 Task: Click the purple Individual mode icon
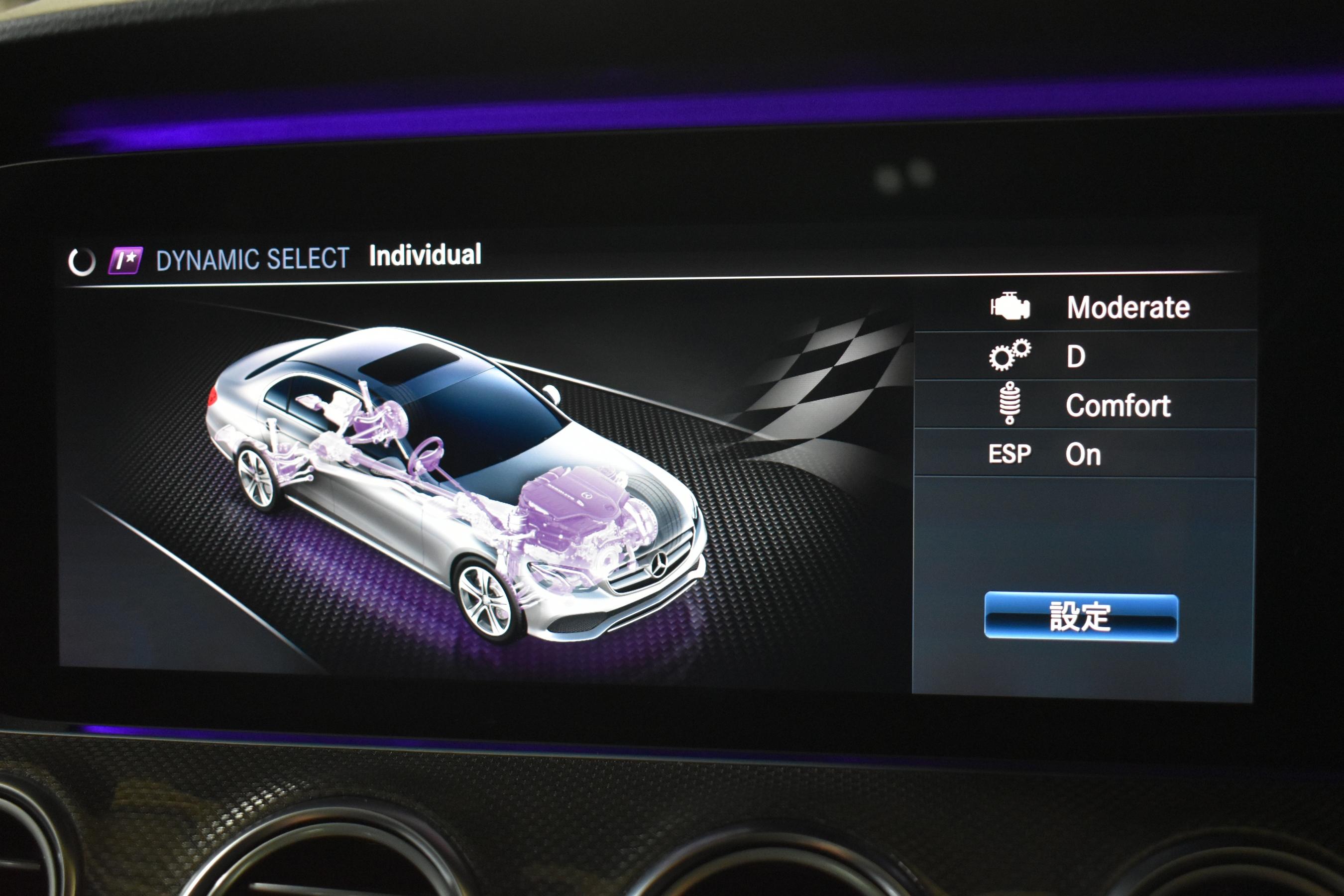click(125, 260)
